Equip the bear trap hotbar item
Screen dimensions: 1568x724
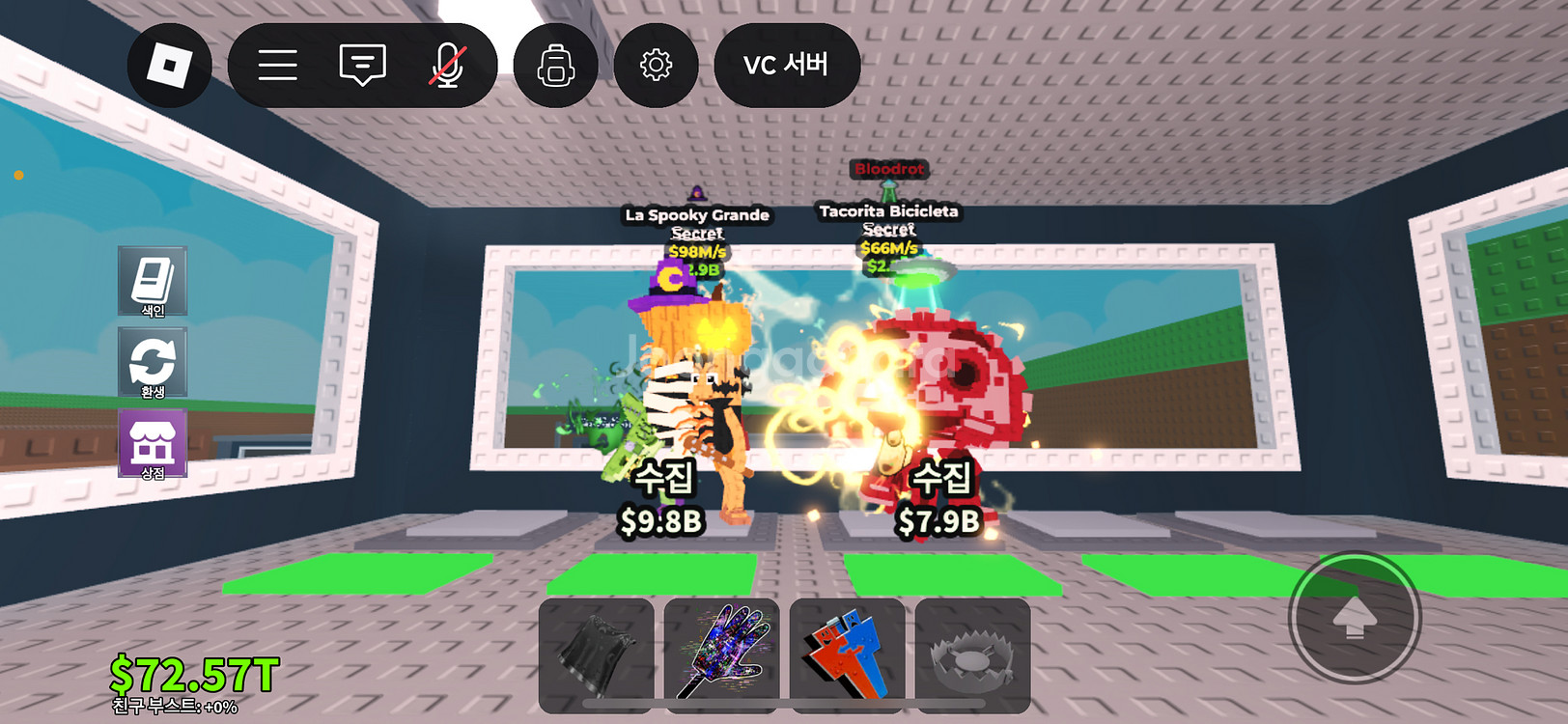972,654
